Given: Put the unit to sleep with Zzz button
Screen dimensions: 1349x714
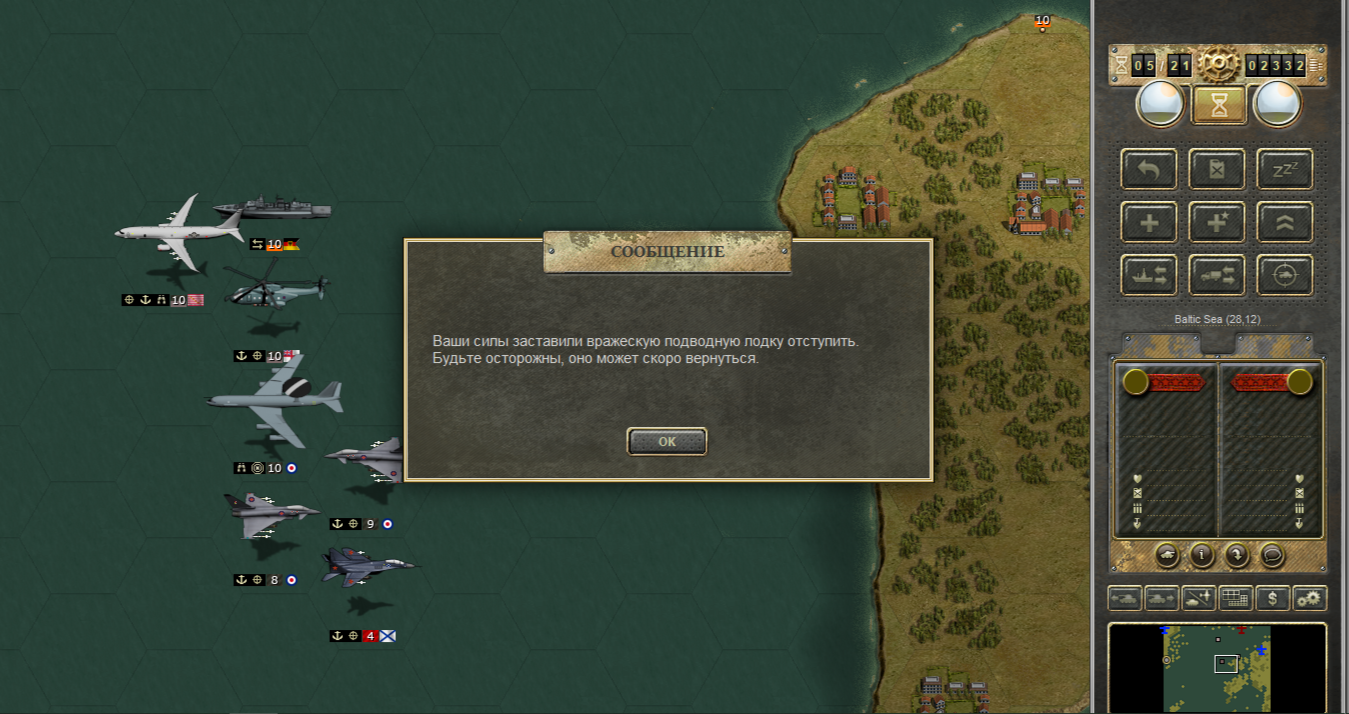Looking at the screenshot, I should 1284,169.
